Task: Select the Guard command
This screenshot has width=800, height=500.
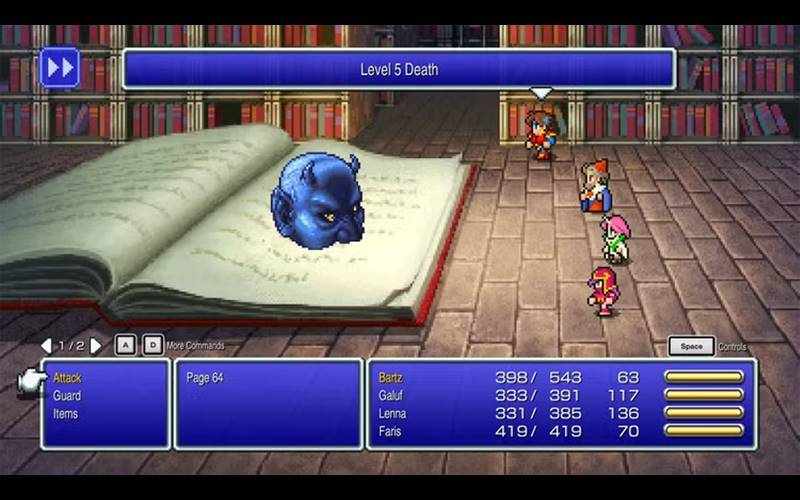Action: pos(67,396)
